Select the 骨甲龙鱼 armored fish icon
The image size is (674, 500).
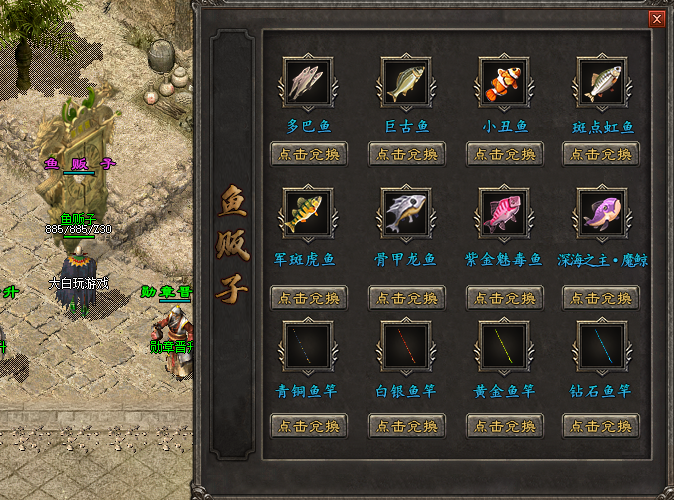click(x=406, y=213)
